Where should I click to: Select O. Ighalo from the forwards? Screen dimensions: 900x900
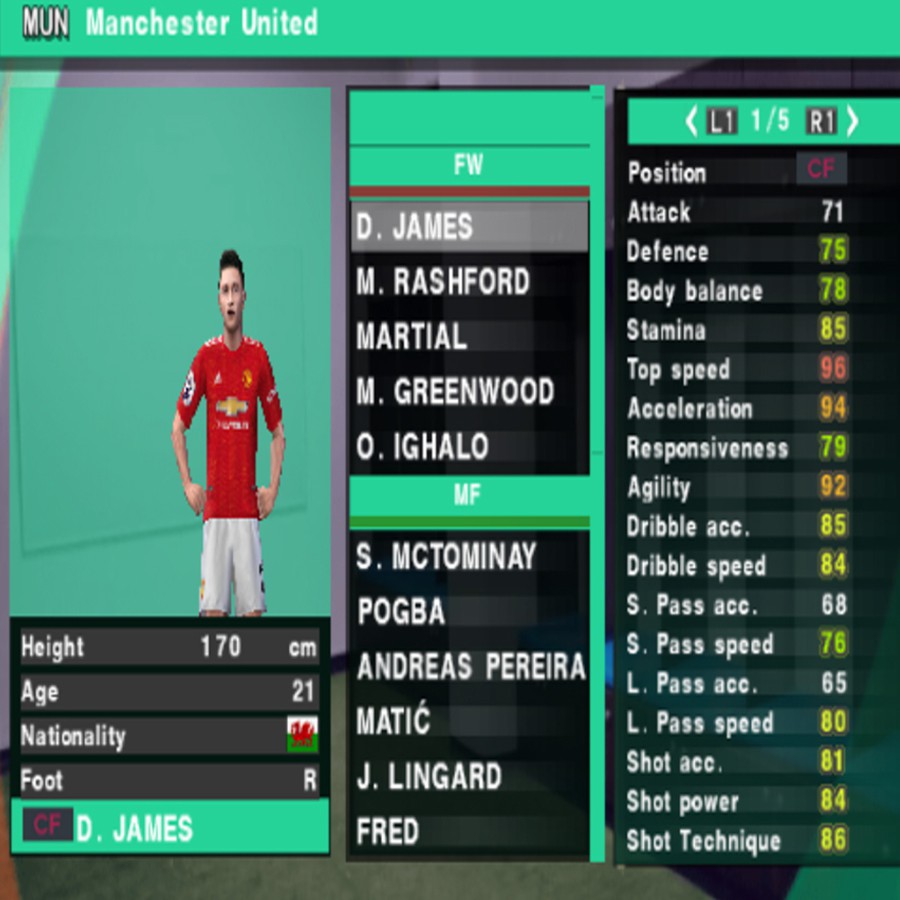tap(467, 446)
